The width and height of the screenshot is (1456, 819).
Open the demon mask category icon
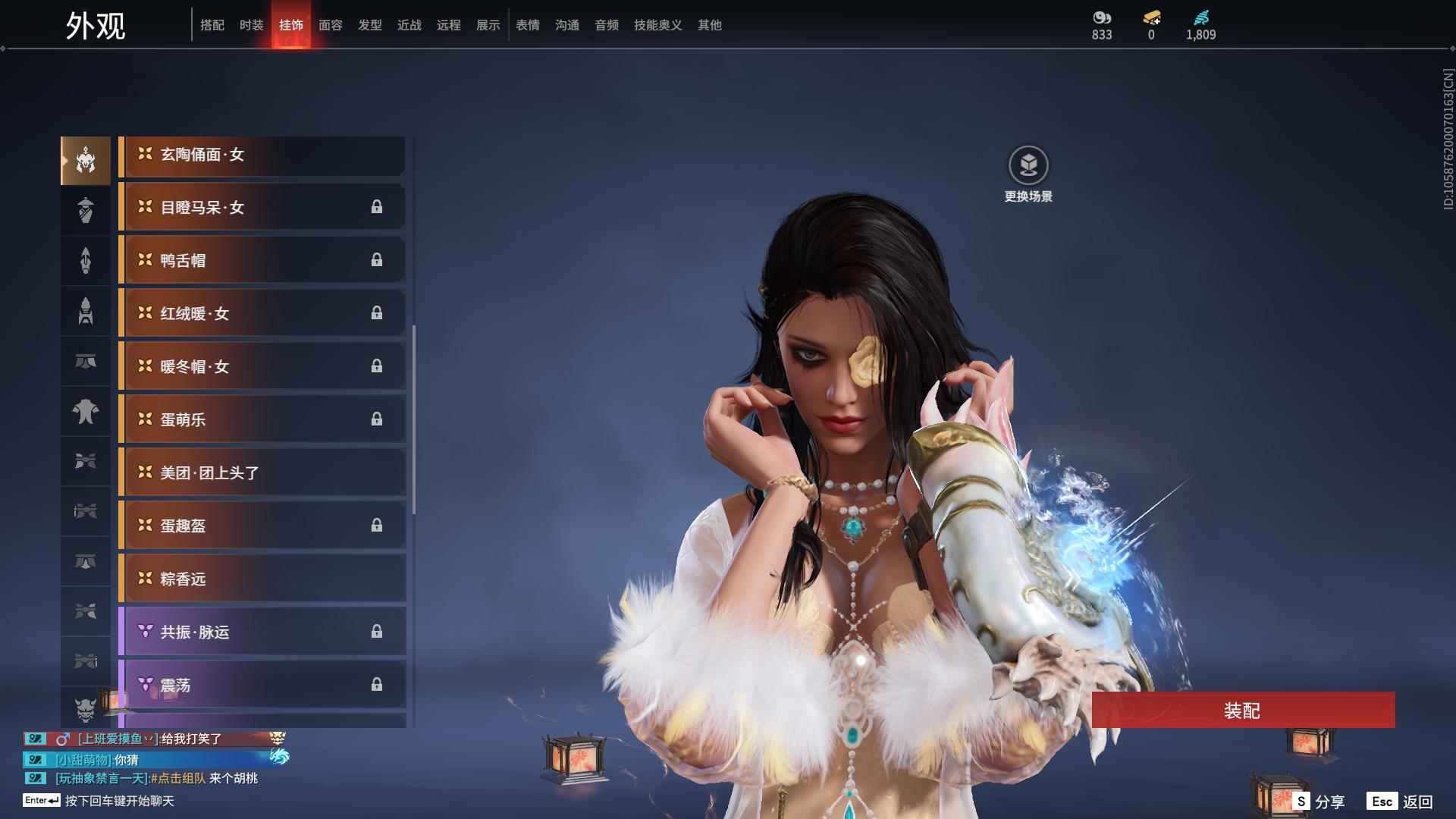[86, 709]
